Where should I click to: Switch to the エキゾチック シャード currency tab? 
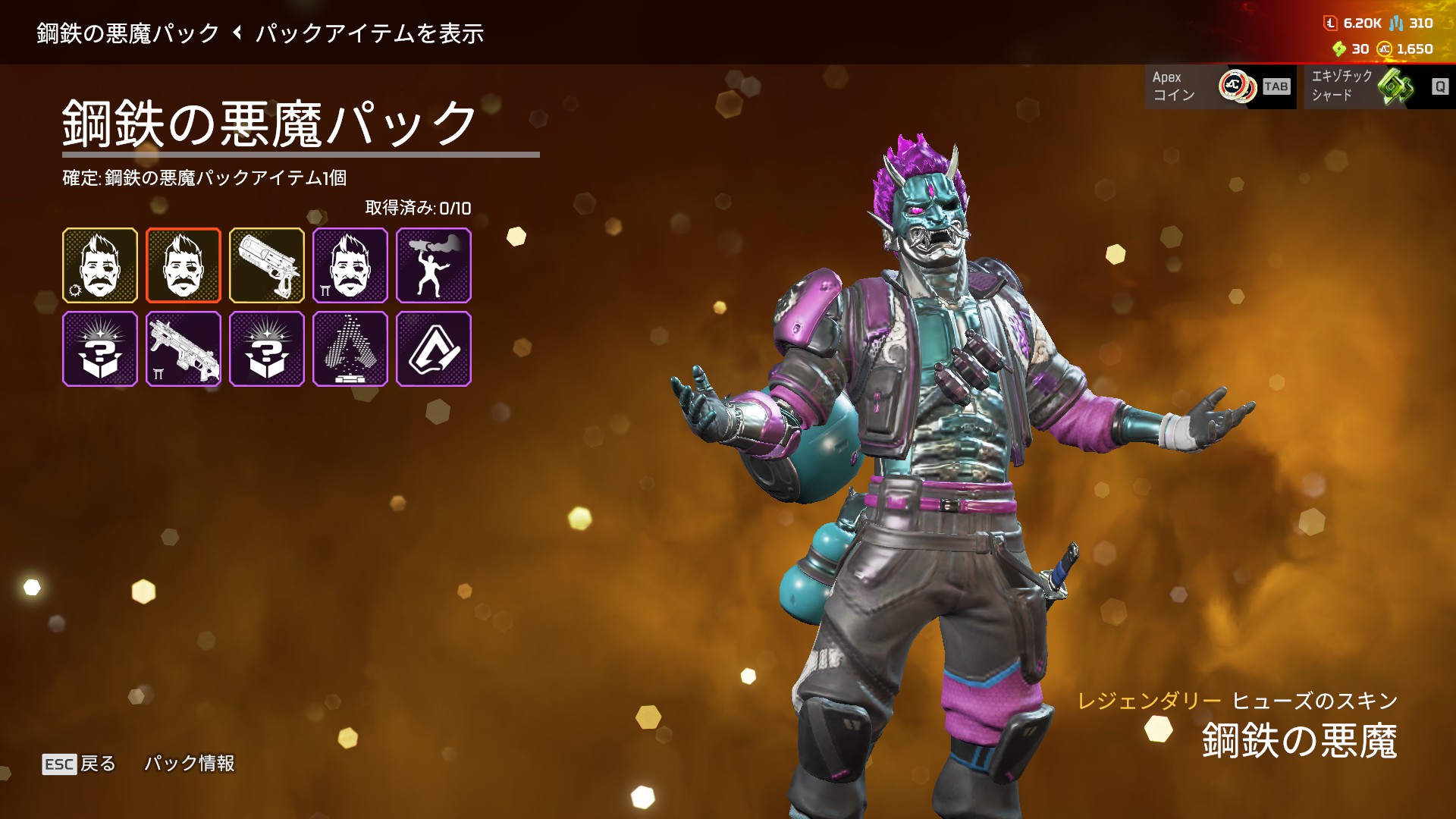click(x=1379, y=86)
